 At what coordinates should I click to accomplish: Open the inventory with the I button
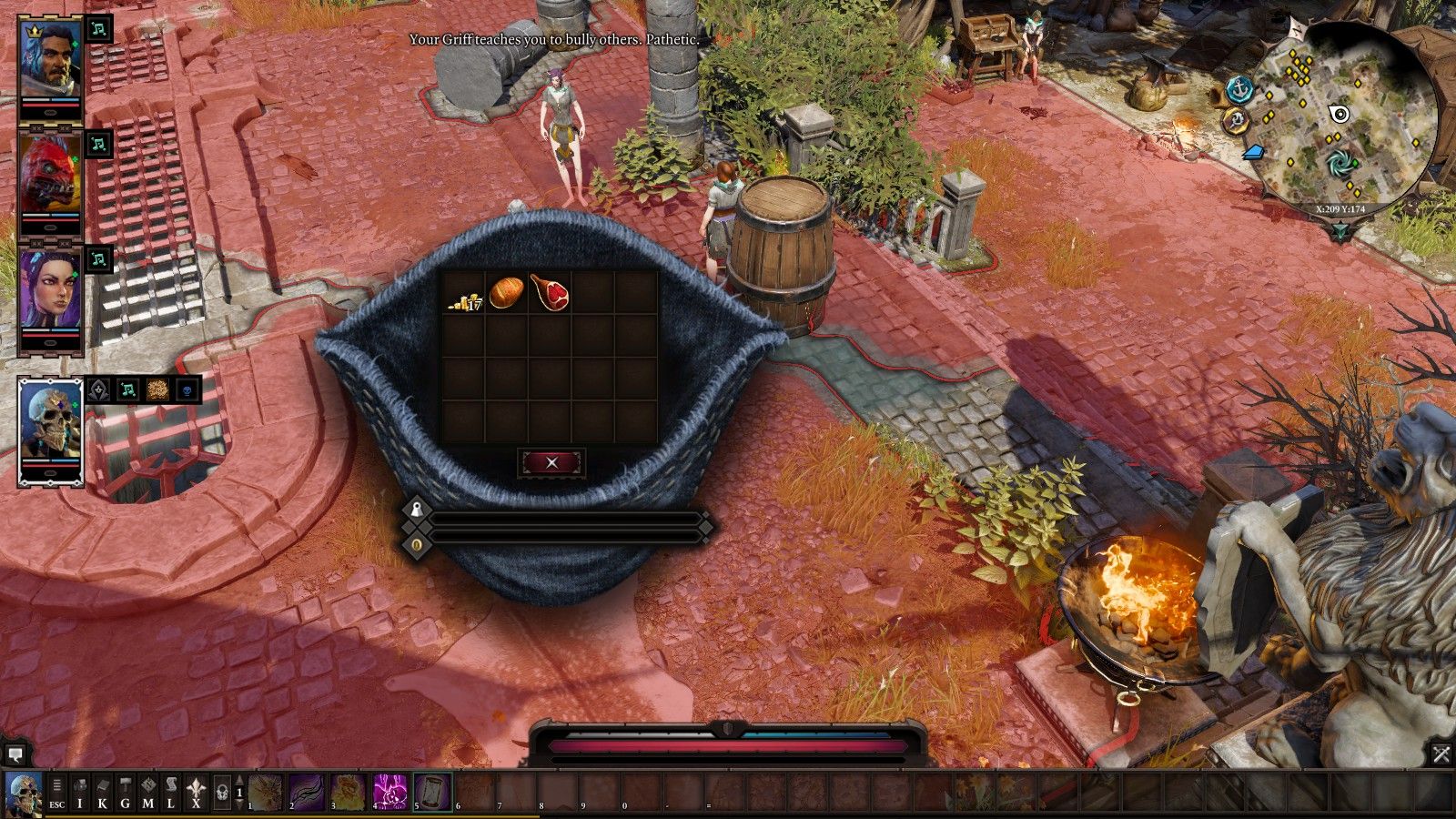[80, 793]
